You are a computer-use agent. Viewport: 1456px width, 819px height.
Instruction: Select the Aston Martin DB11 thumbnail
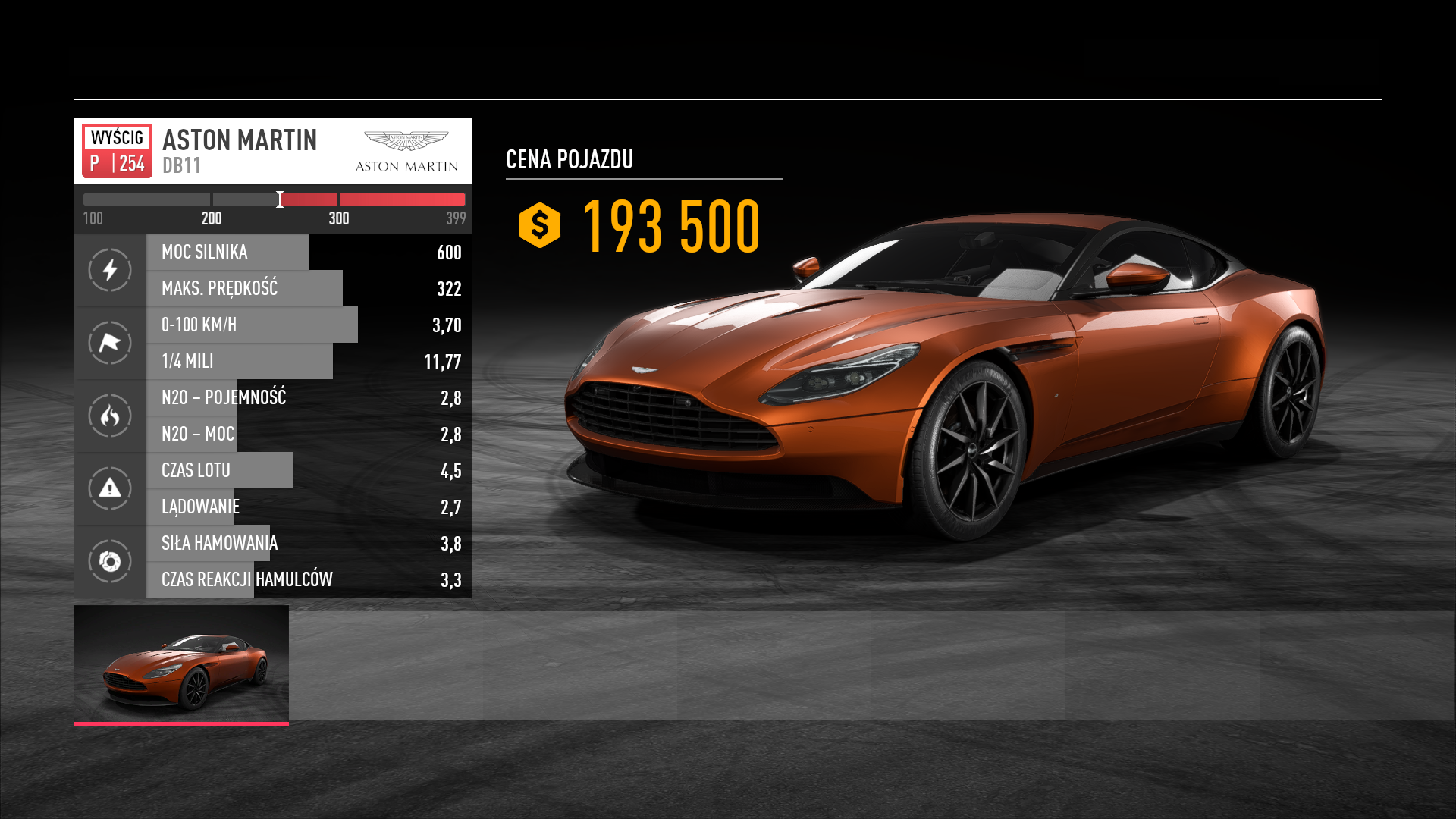(x=181, y=664)
